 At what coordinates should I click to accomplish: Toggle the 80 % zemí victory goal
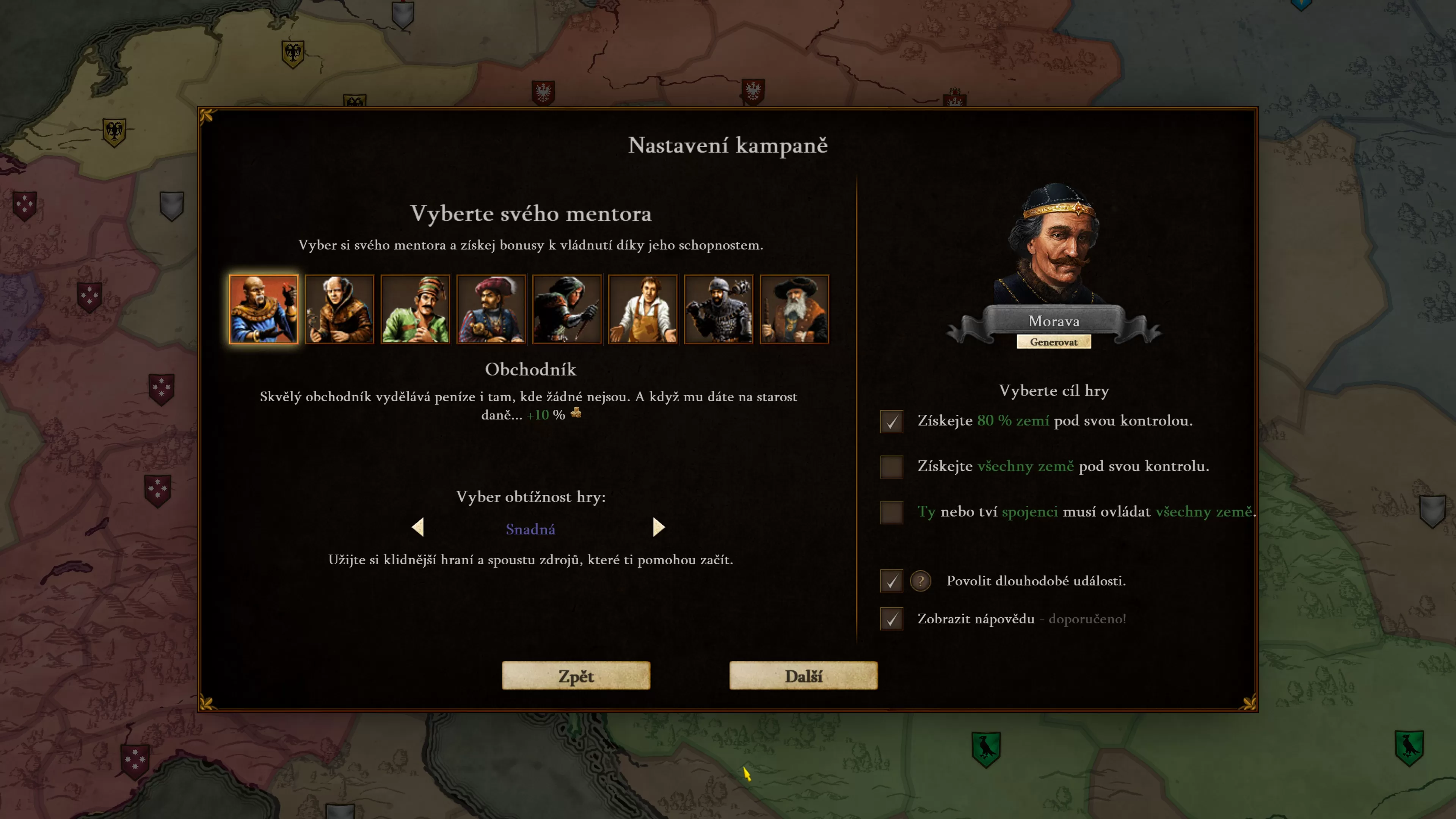tap(891, 422)
